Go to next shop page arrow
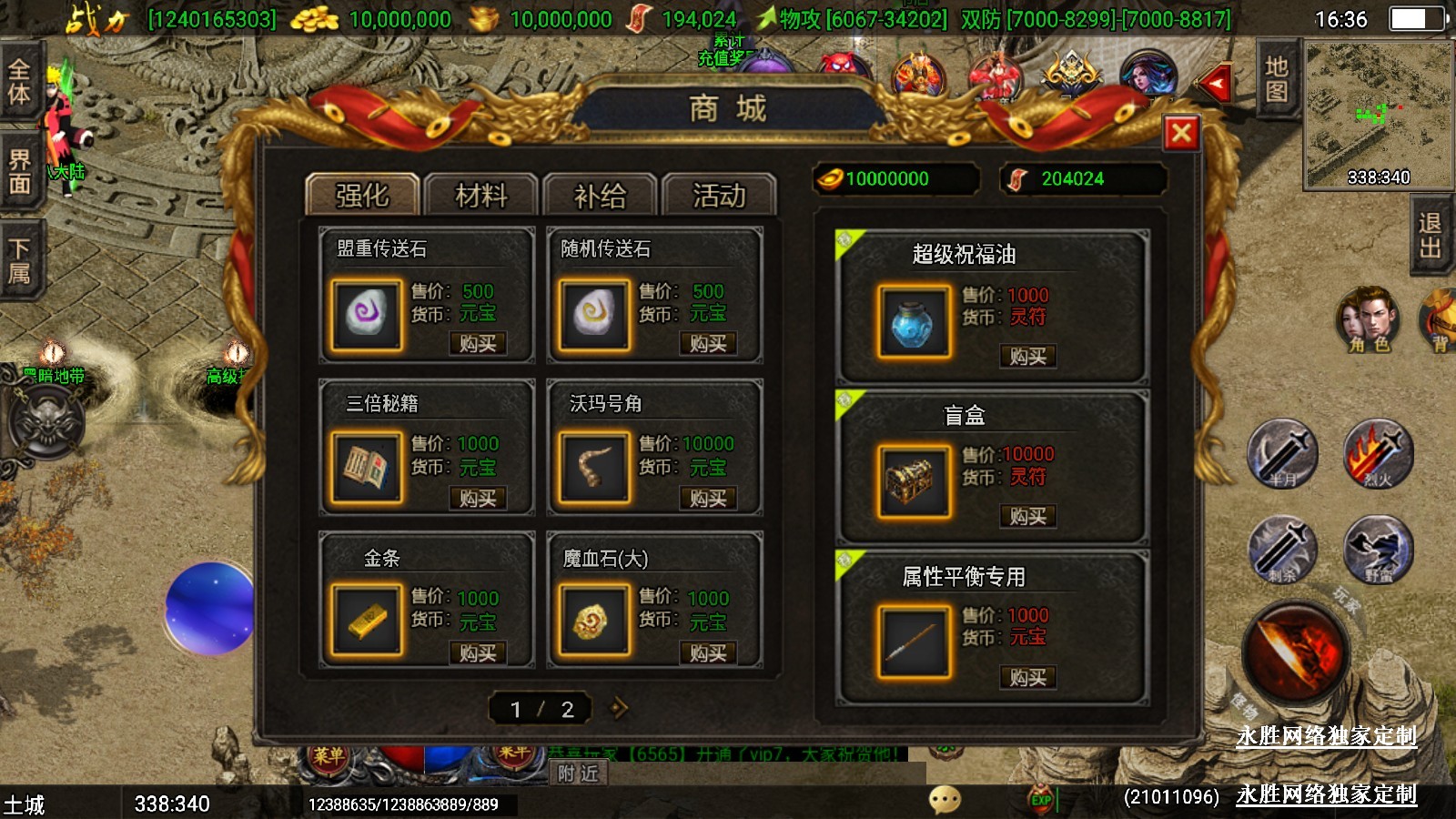Image resolution: width=1456 pixels, height=819 pixels. click(619, 708)
